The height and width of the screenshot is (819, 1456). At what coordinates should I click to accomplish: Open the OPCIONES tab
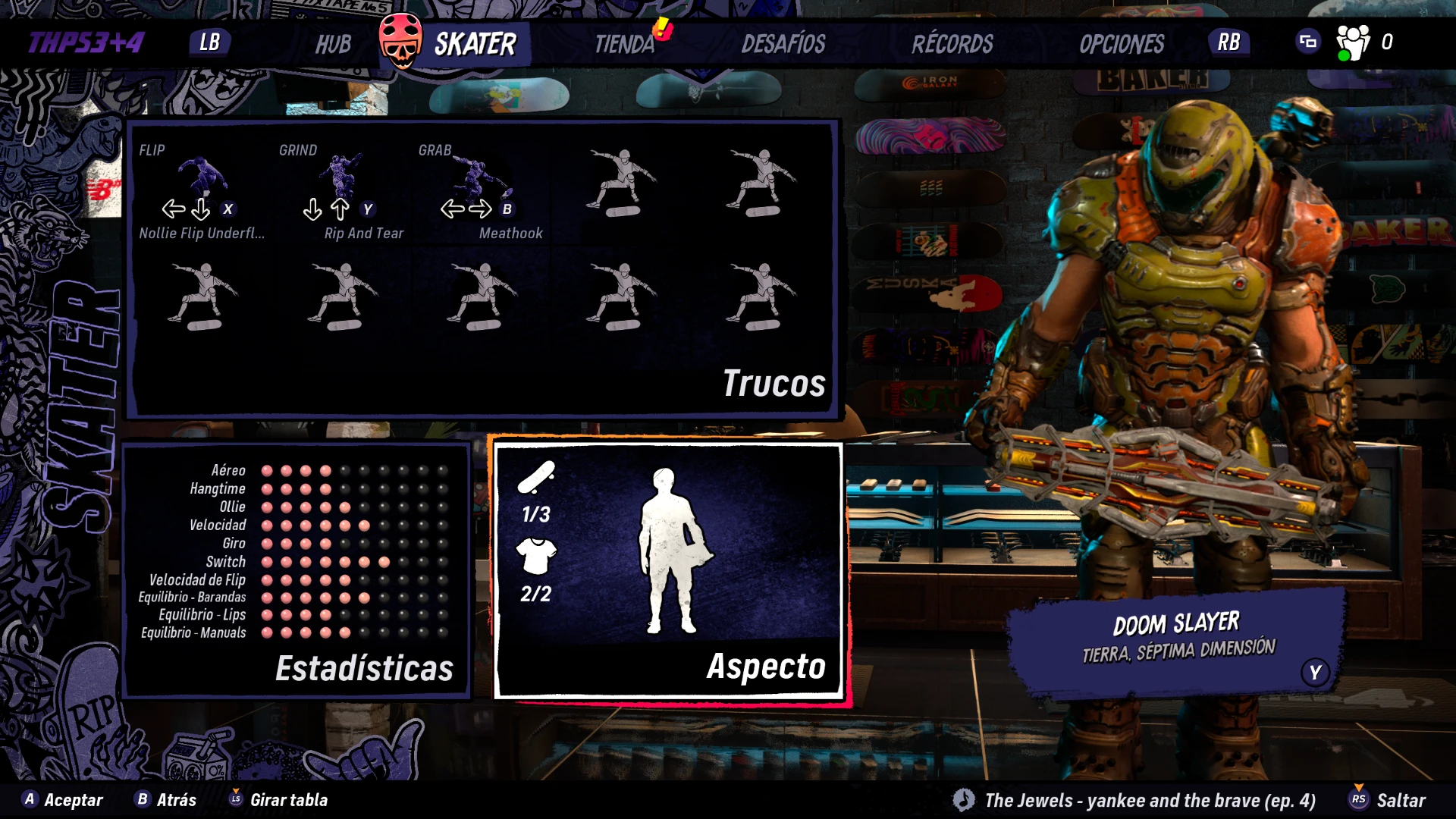coord(1122,44)
